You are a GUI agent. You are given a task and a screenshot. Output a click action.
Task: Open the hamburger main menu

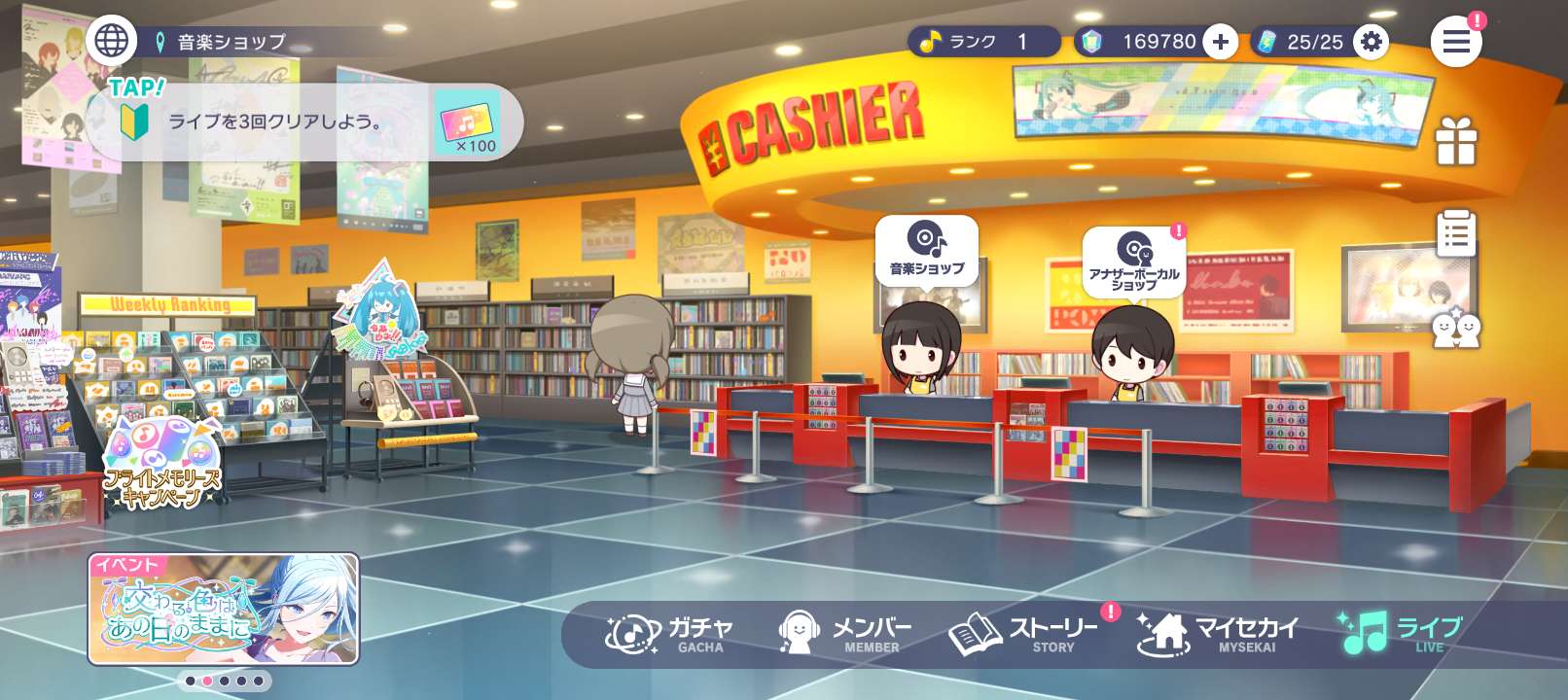1455,42
